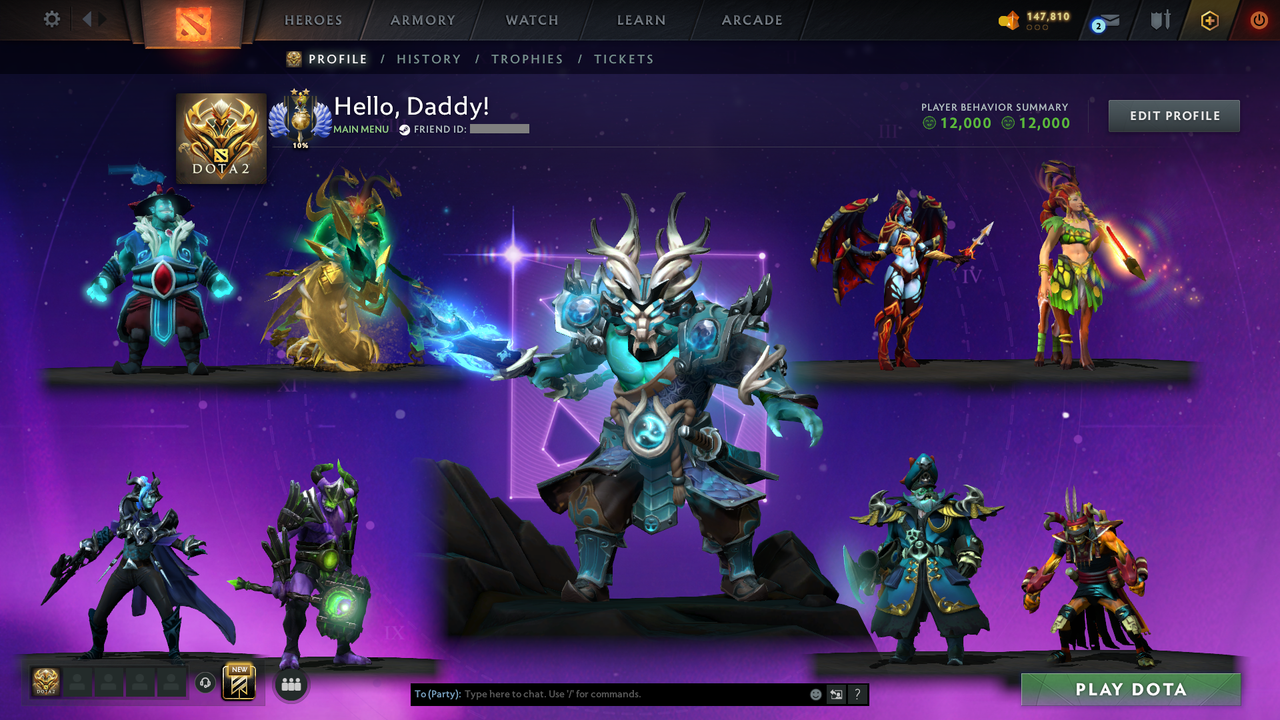Switch to the HISTORY tab

click(x=429, y=59)
